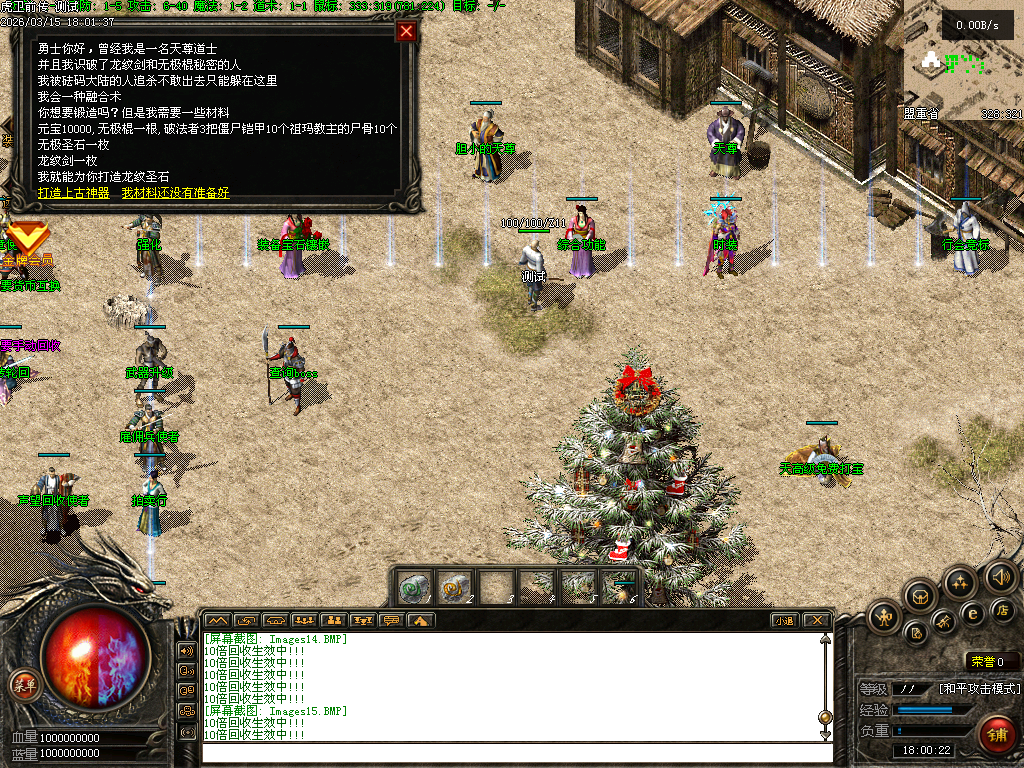Image resolution: width=1024 pixels, height=768 pixels.
Task: Select the 我材料还没有准备好 reply
Action: 175,193
